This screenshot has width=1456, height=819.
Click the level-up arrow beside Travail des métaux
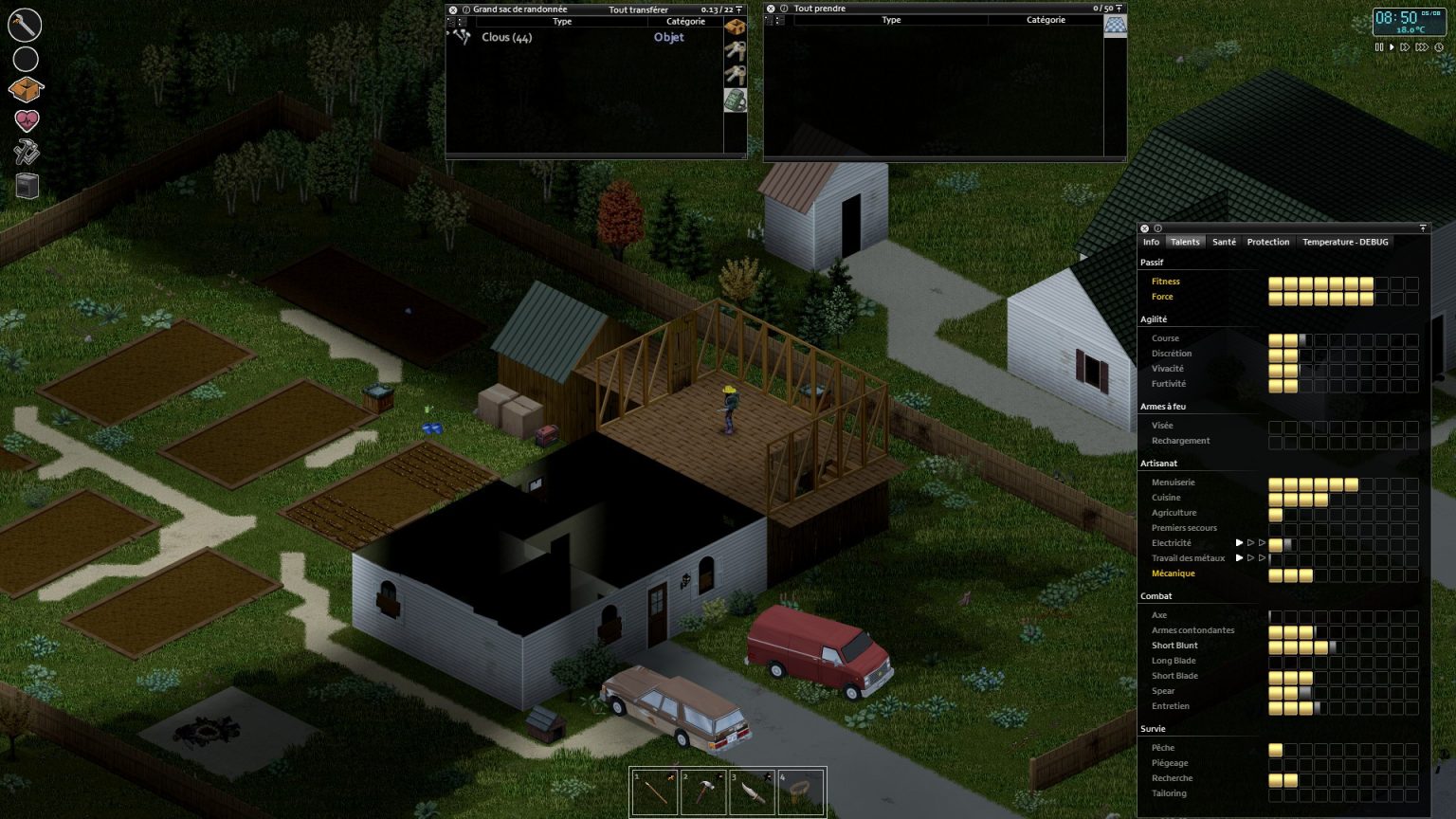pos(1240,558)
